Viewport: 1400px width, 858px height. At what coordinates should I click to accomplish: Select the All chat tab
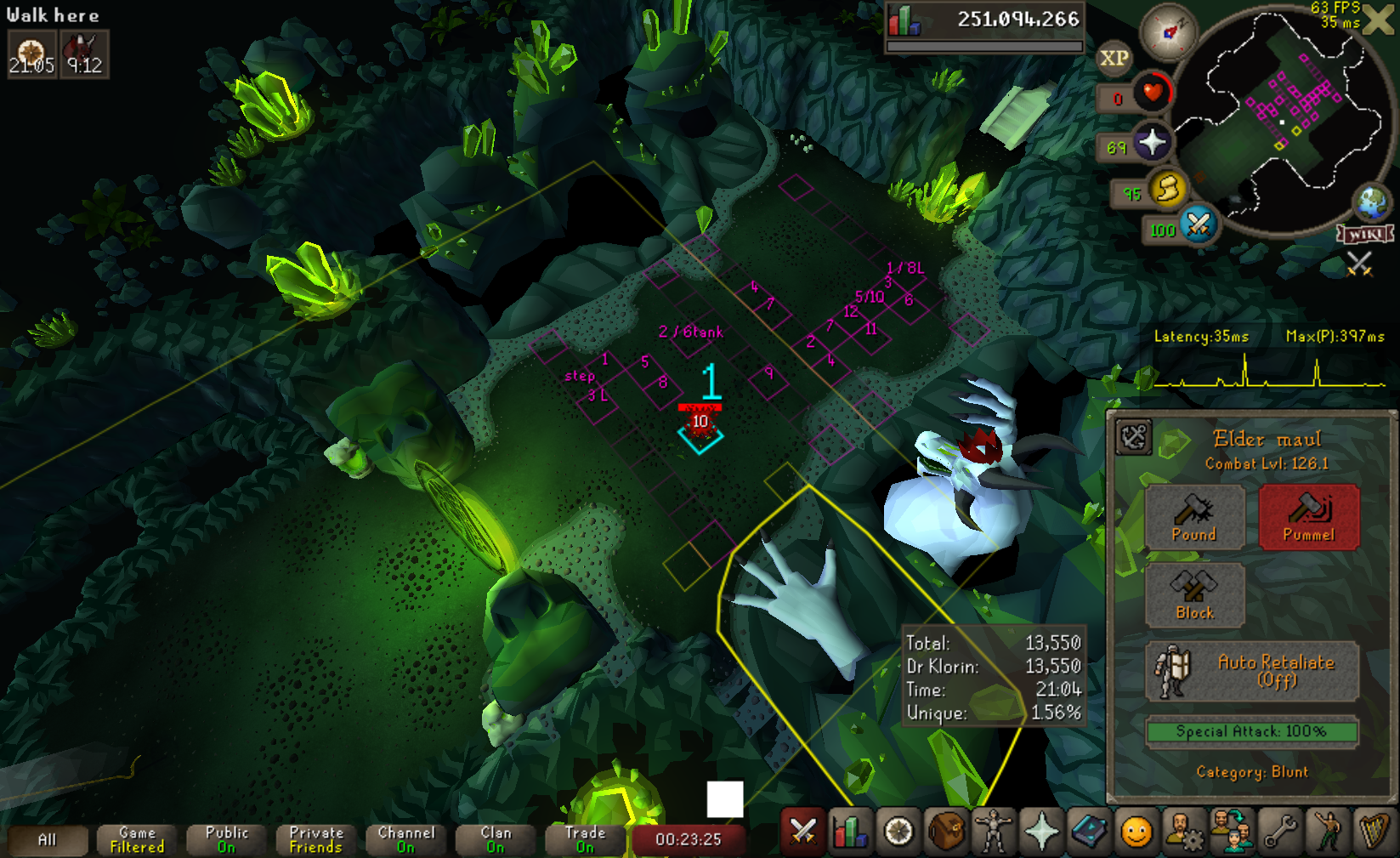click(x=48, y=840)
